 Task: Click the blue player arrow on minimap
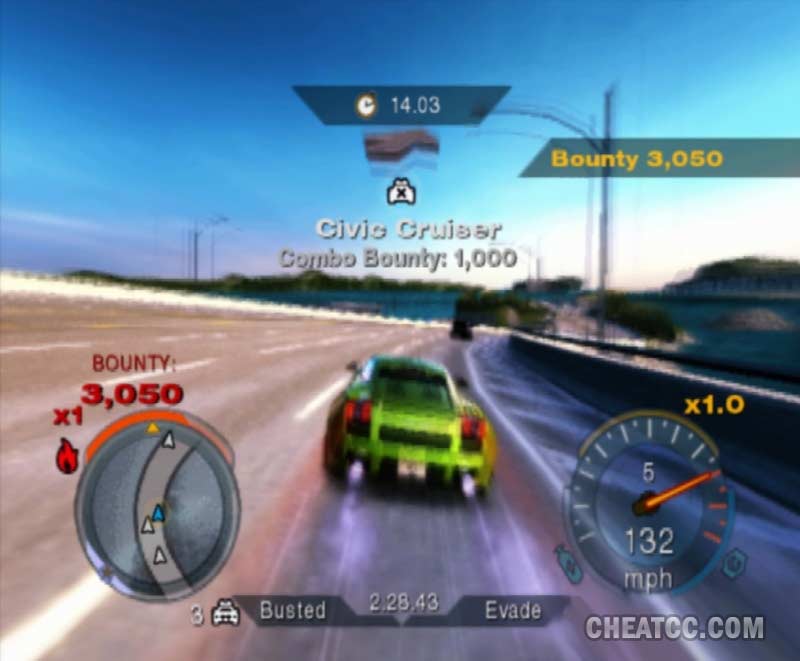click(158, 512)
